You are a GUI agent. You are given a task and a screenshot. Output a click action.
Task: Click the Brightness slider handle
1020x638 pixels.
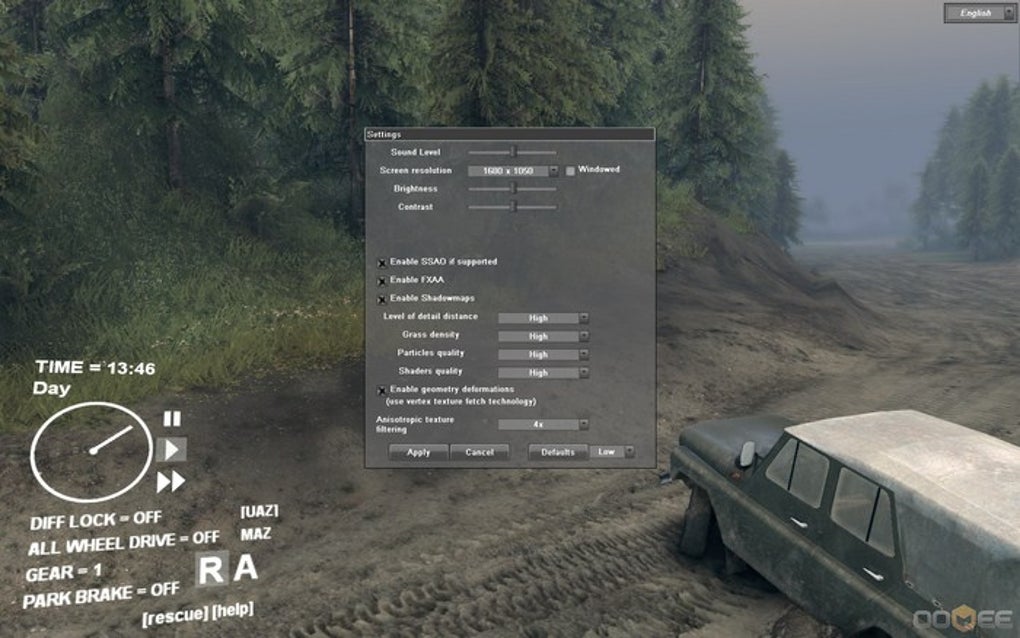(513, 188)
